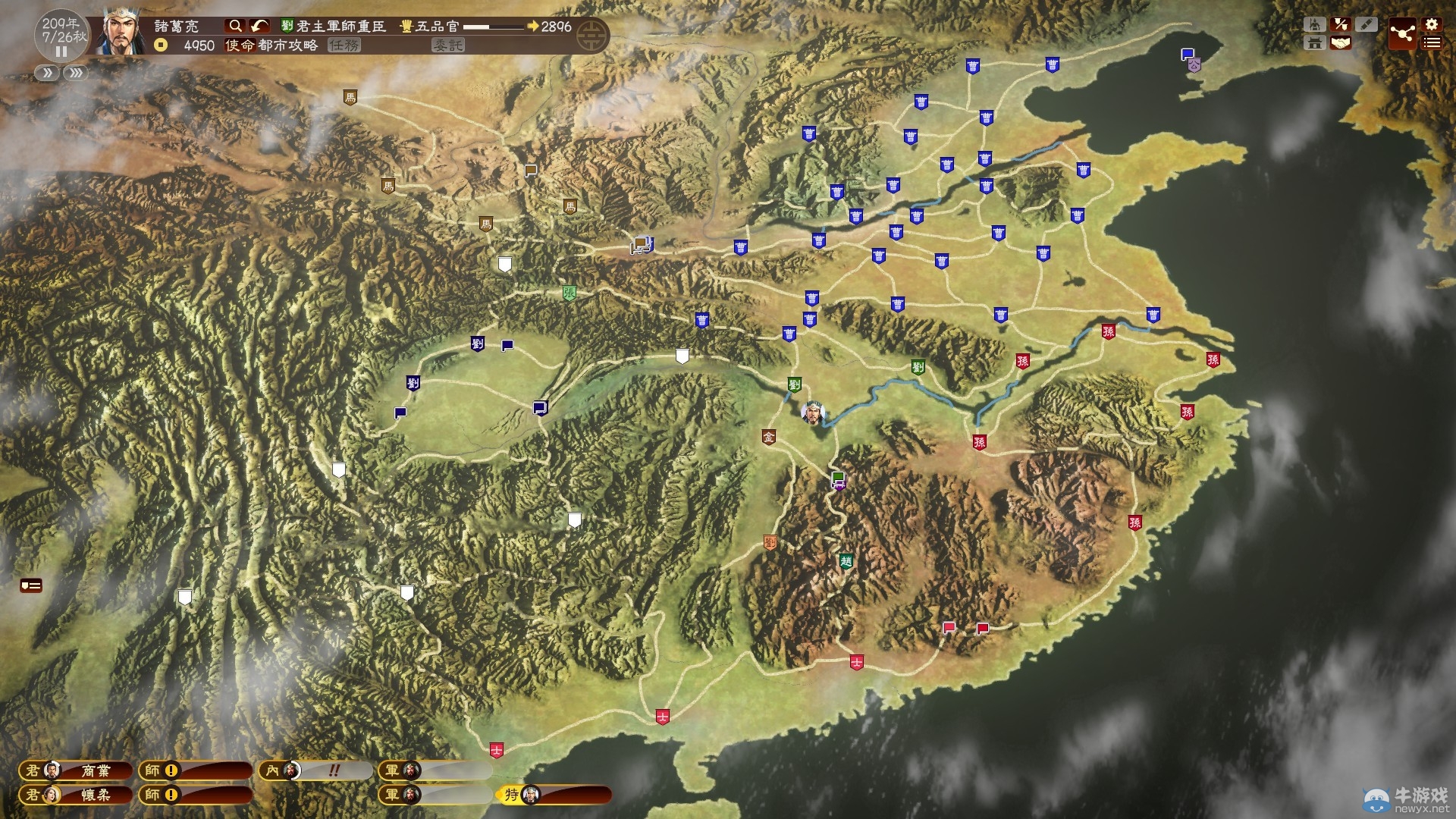Pause the game with the II button
Image resolution: width=1456 pixels, height=819 pixels.
click(61, 50)
